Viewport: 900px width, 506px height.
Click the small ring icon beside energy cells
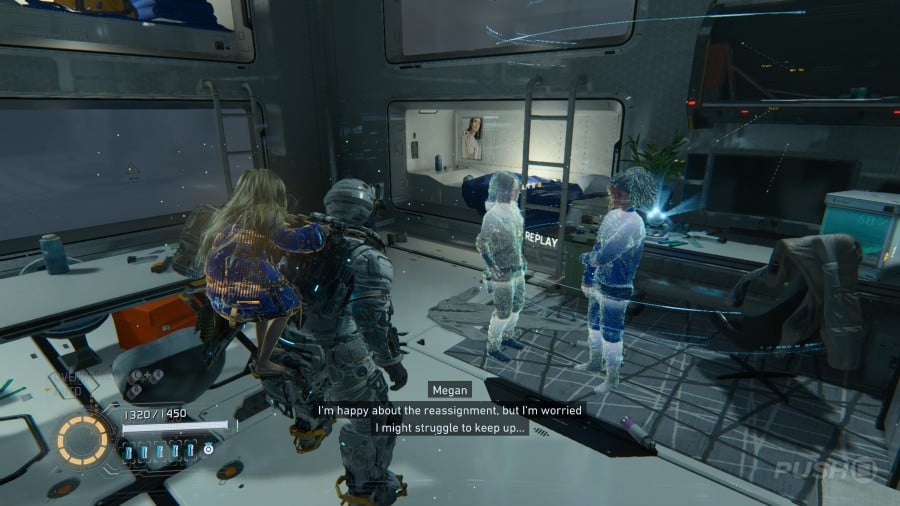[x=208, y=450]
